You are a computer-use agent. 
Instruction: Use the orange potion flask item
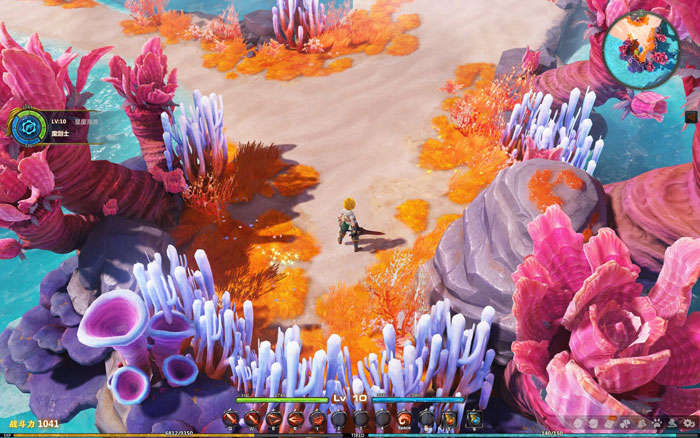(x=449, y=418)
